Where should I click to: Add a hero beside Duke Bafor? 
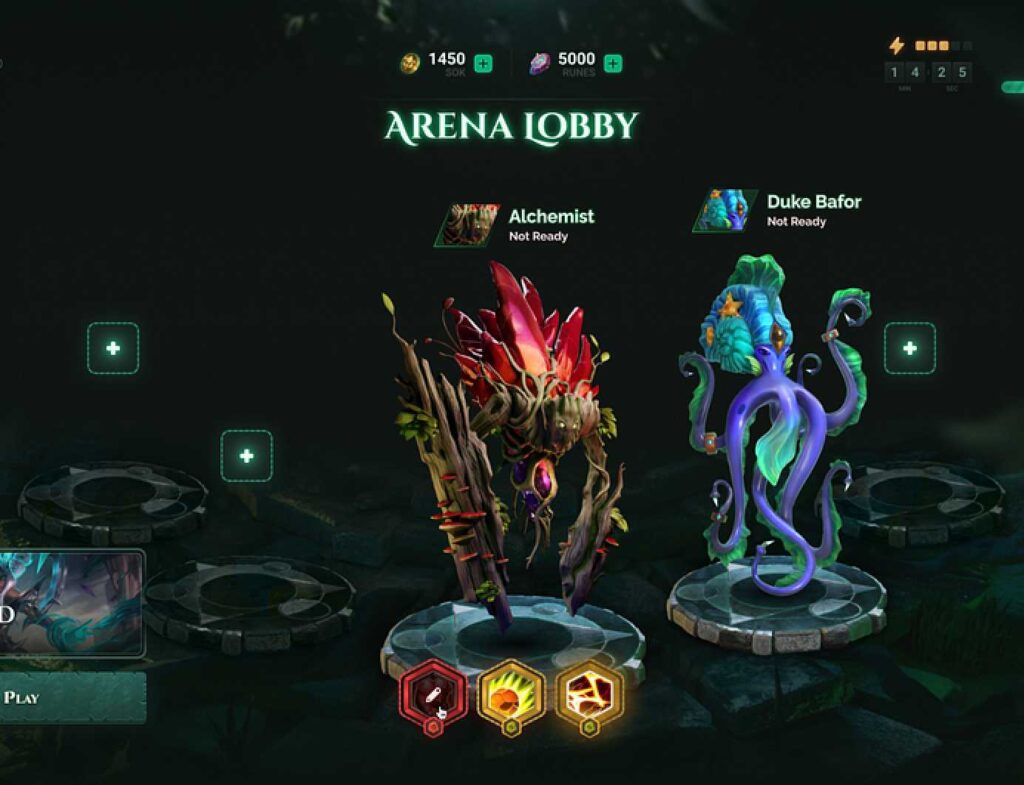[x=910, y=348]
